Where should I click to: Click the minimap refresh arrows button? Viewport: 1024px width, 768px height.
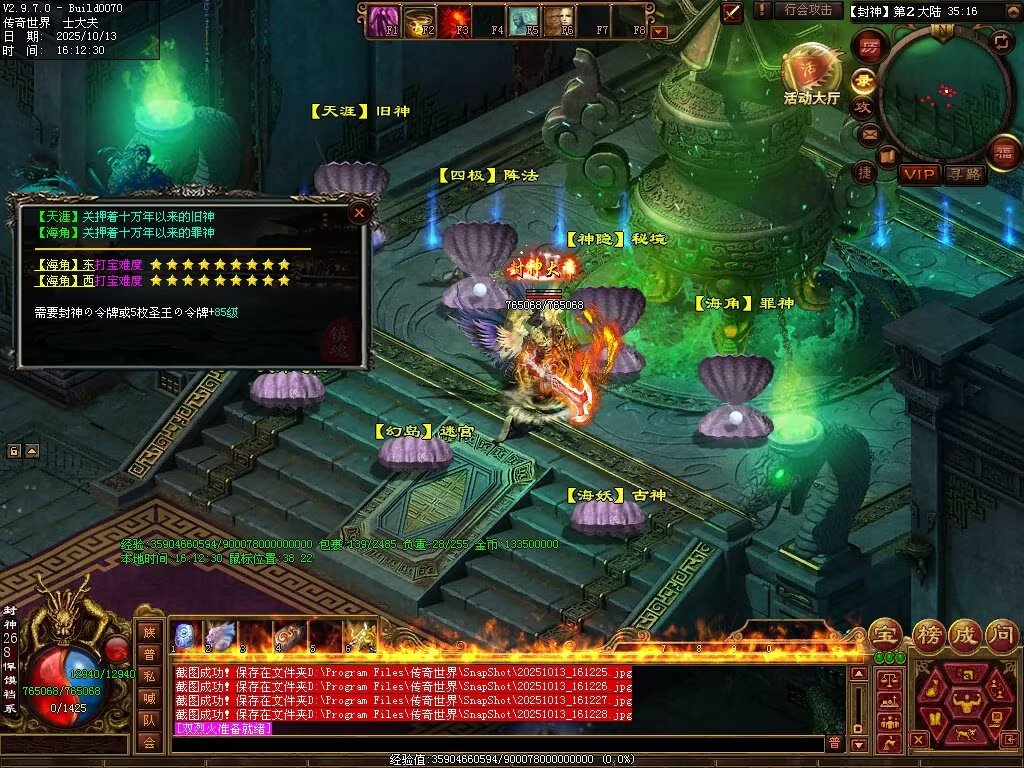click(1001, 41)
